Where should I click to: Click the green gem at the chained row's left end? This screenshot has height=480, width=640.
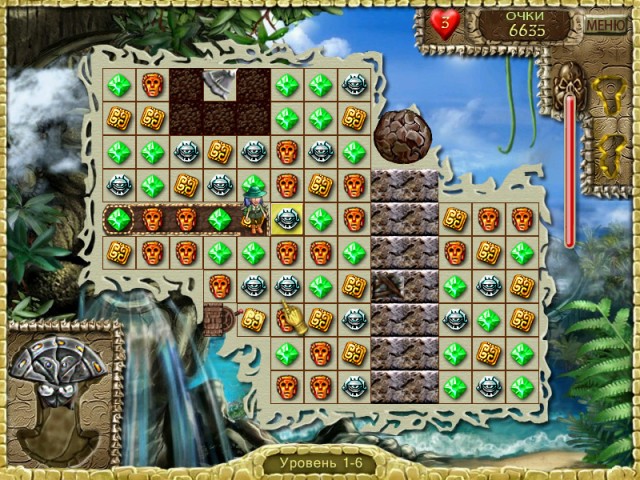click(x=119, y=219)
